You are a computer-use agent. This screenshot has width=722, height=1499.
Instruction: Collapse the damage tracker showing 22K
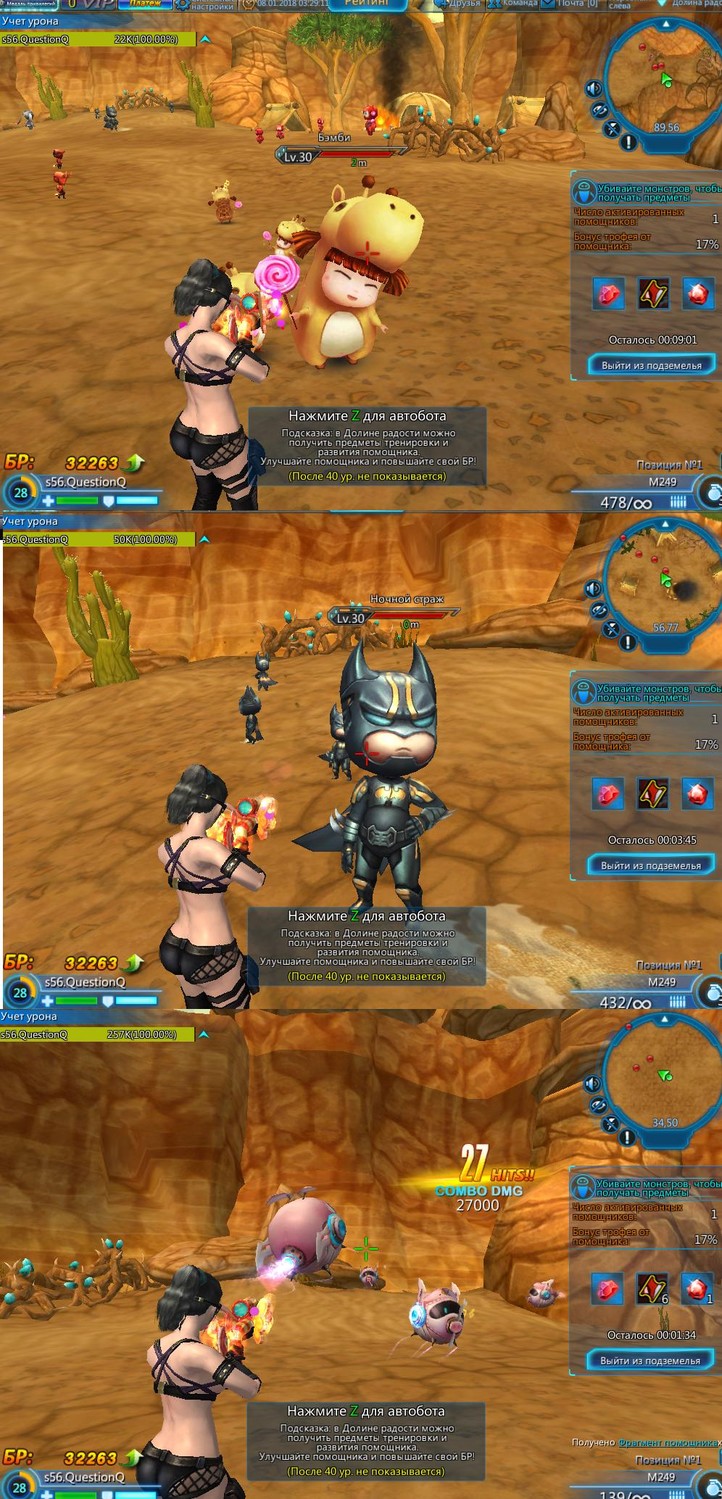pyautogui.click(x=205, y=39)
